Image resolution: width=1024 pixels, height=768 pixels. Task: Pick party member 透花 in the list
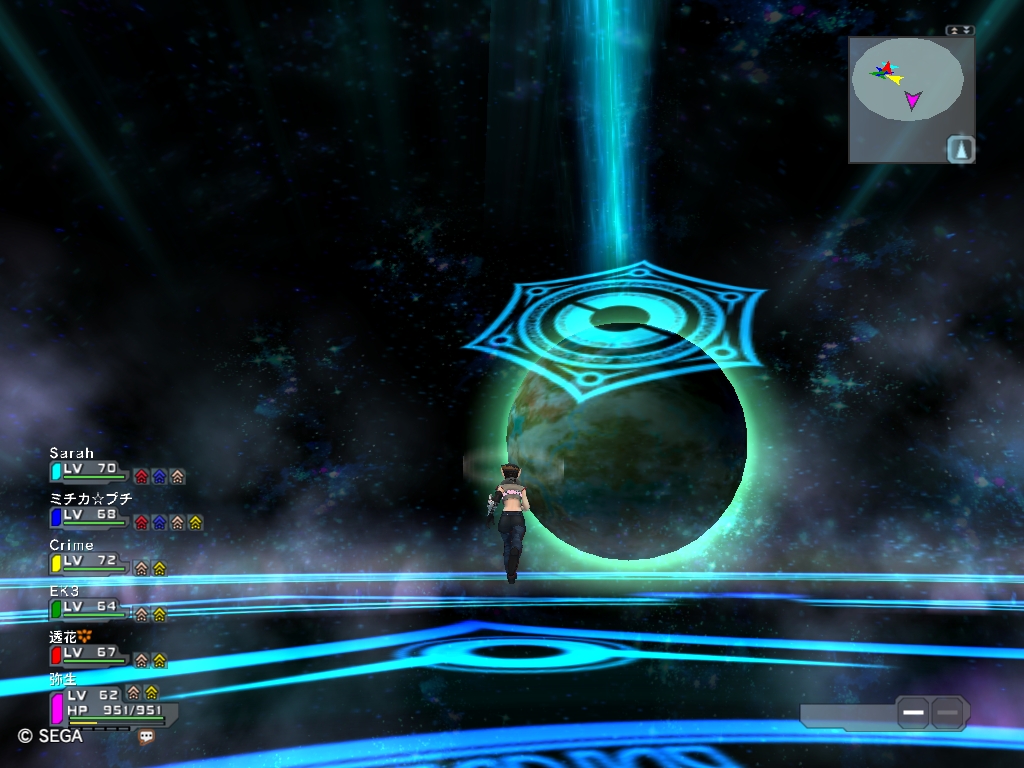pyautogui.click(x=88, y=653)
